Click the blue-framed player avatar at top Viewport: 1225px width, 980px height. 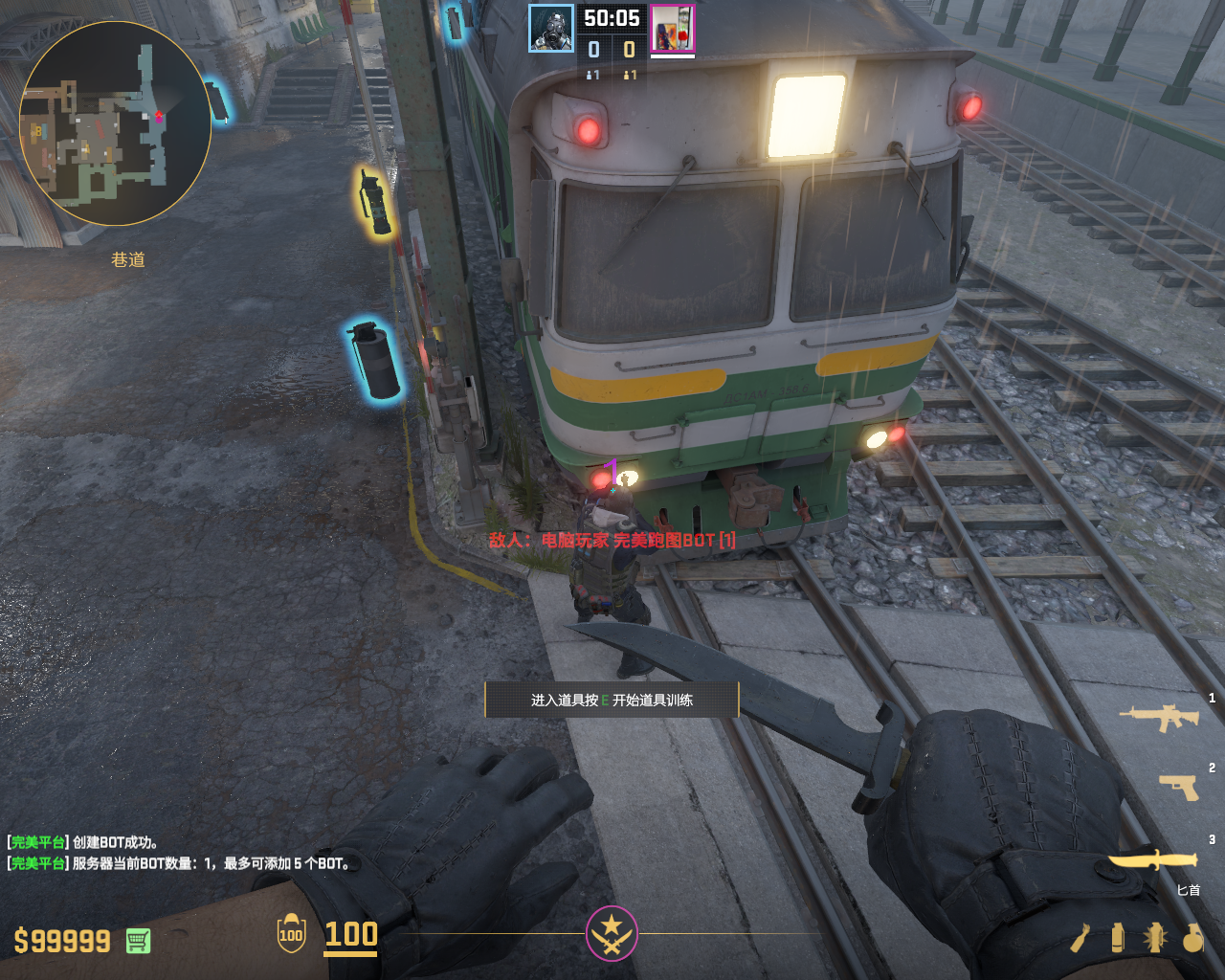pos(551,29)
